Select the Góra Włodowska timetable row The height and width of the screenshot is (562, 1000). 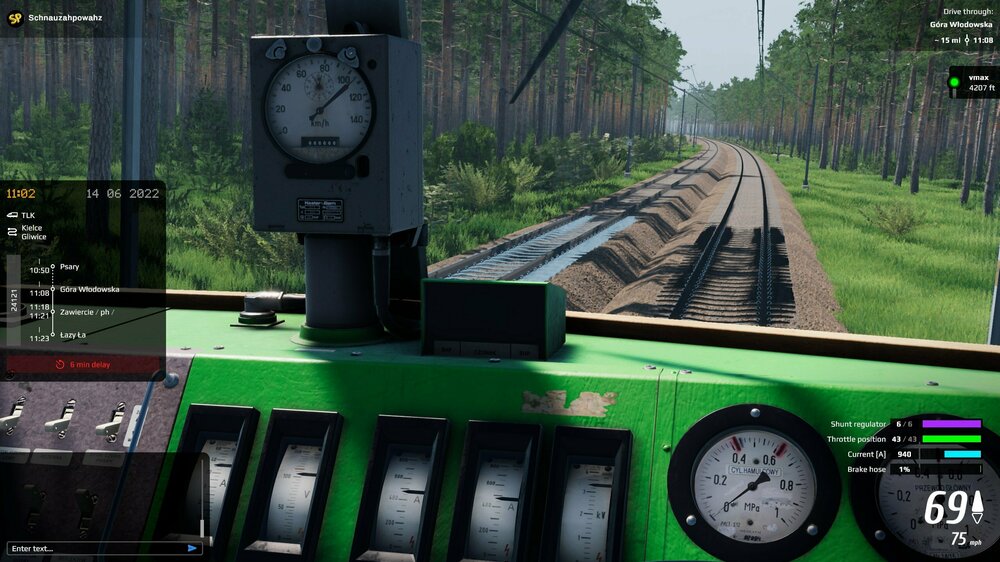point(89,289)
